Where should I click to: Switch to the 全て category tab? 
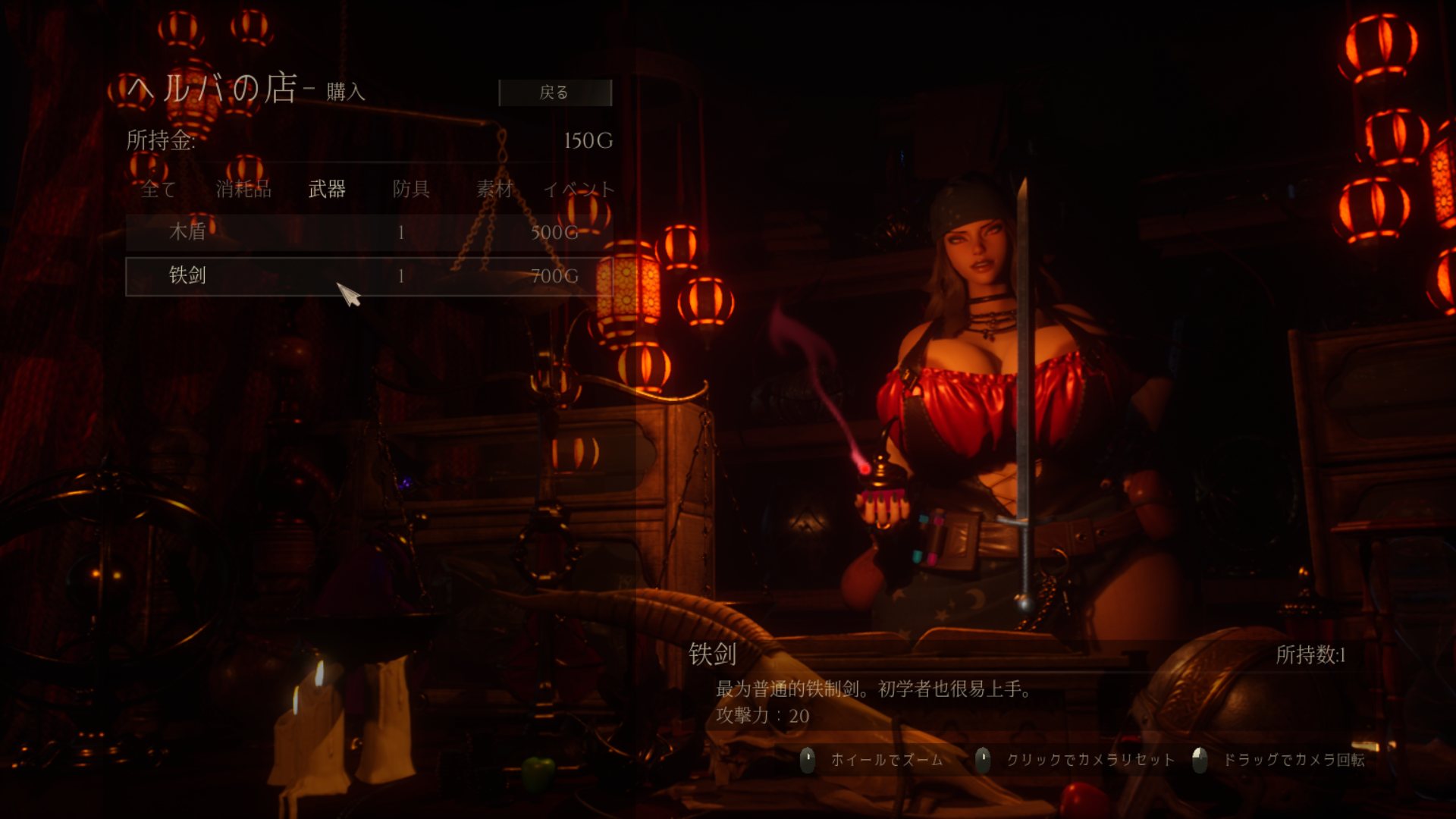[x=158, y=189]
